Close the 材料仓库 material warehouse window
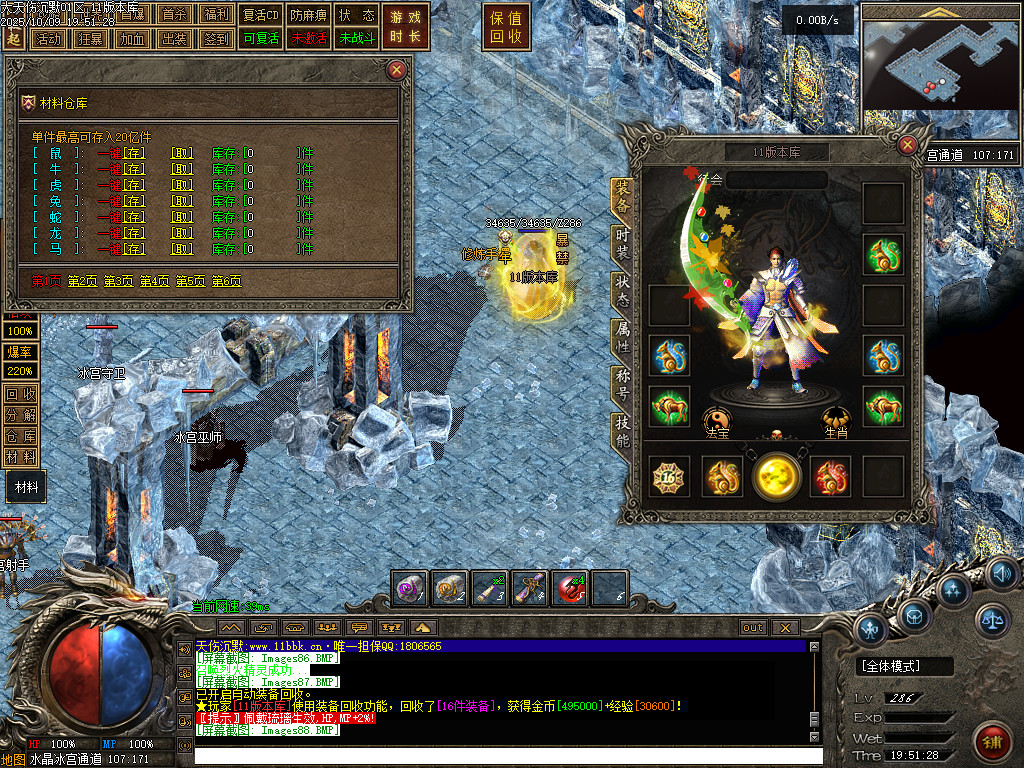Screen dimensions: 1024x768 pos(397,69)
